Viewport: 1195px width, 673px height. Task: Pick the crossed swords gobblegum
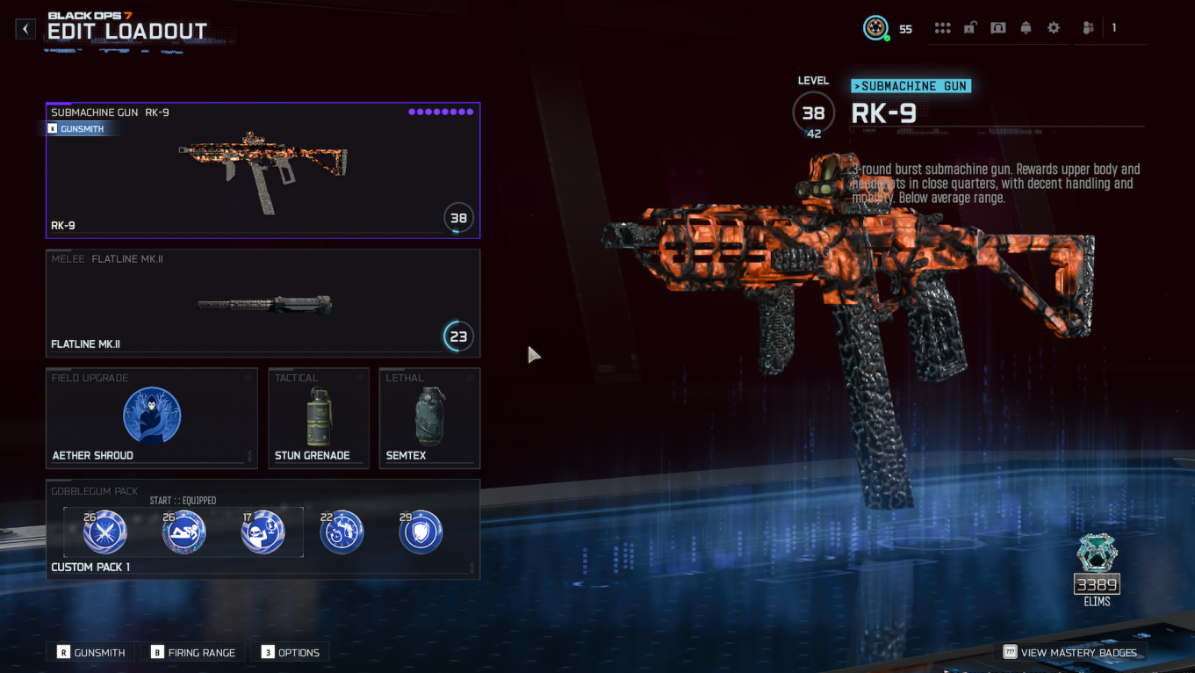point(104,532)
